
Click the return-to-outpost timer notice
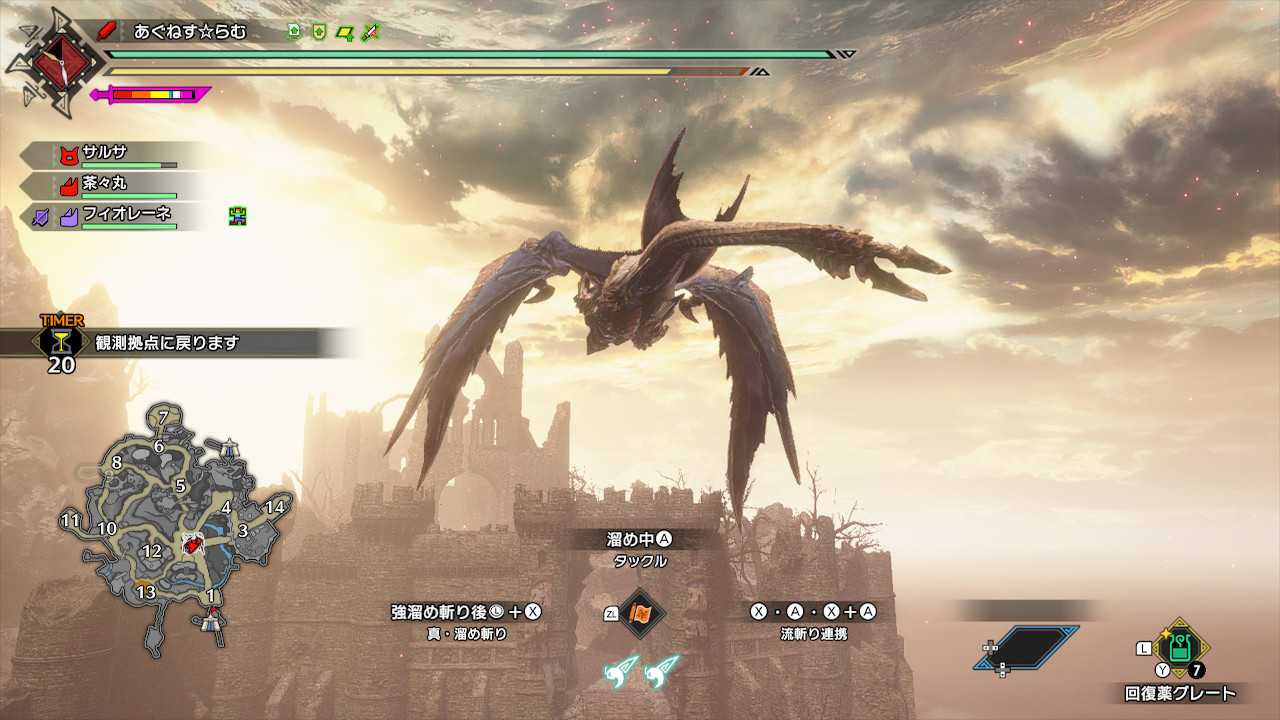click(x=180, y=343)
